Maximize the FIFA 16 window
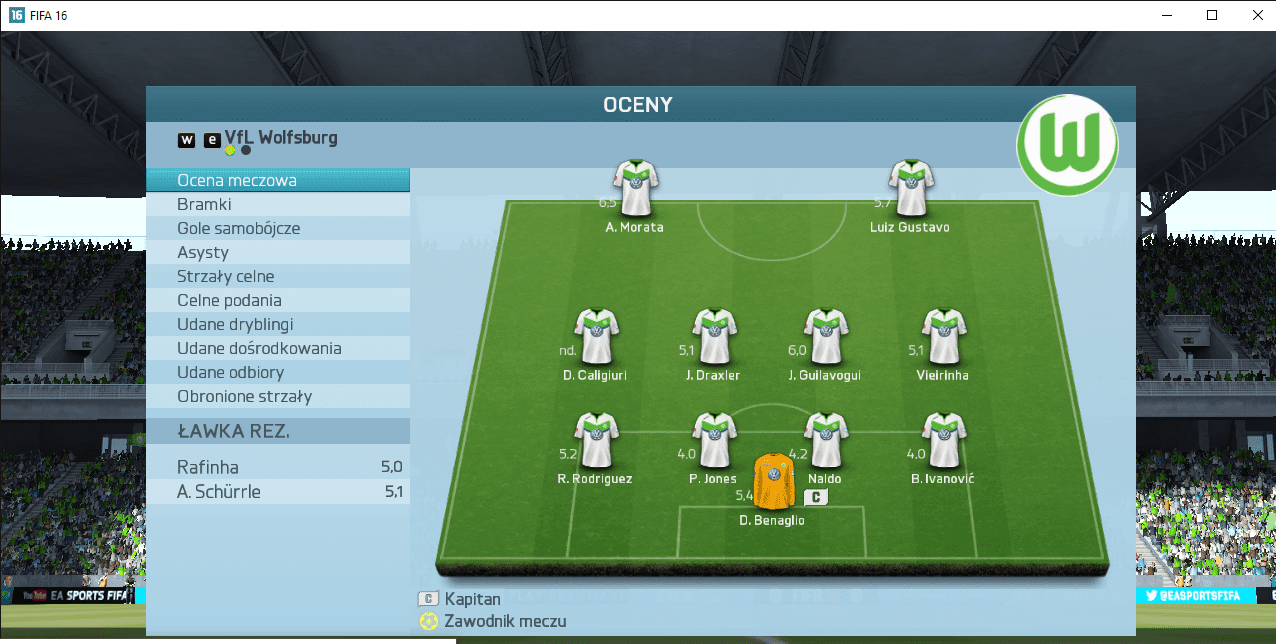This screenshot has width=1276, height=644. pyautogui.click(x=1212, y=15)
